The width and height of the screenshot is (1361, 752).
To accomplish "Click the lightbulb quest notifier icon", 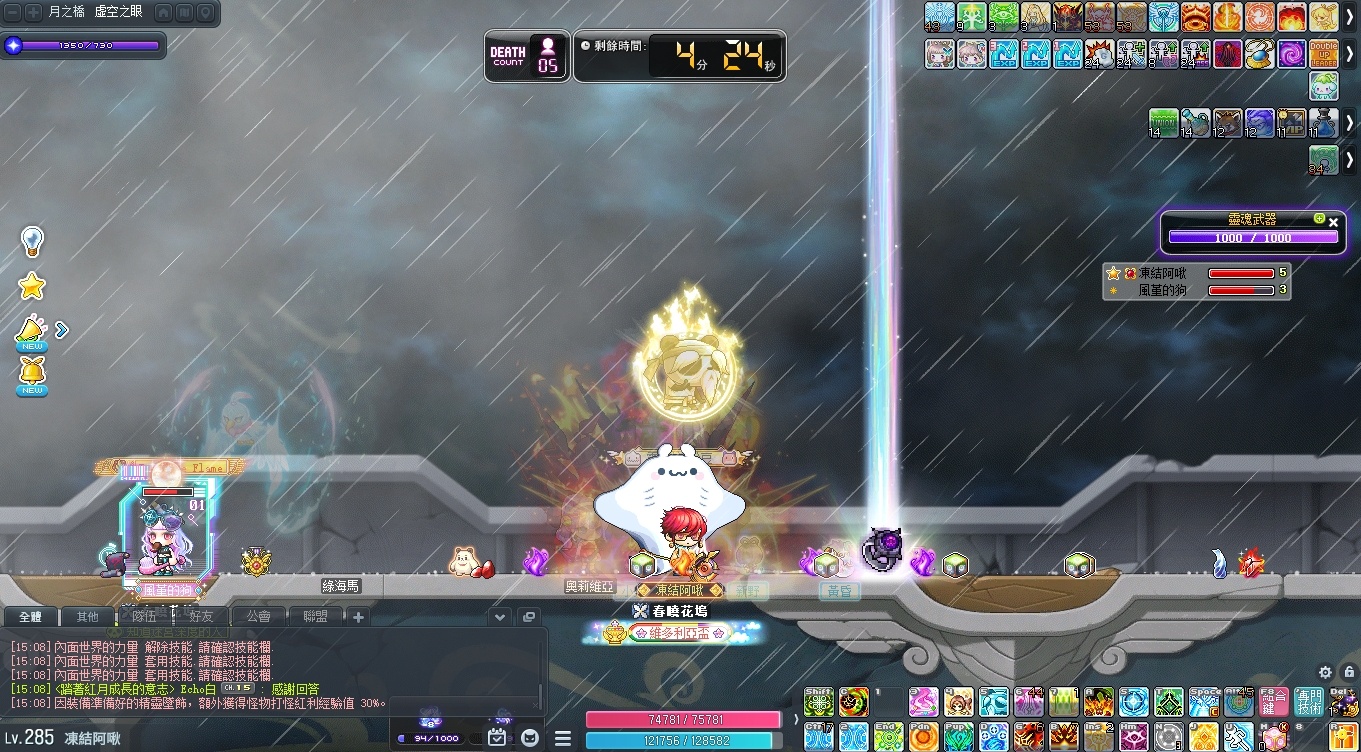I will point(32,241).
